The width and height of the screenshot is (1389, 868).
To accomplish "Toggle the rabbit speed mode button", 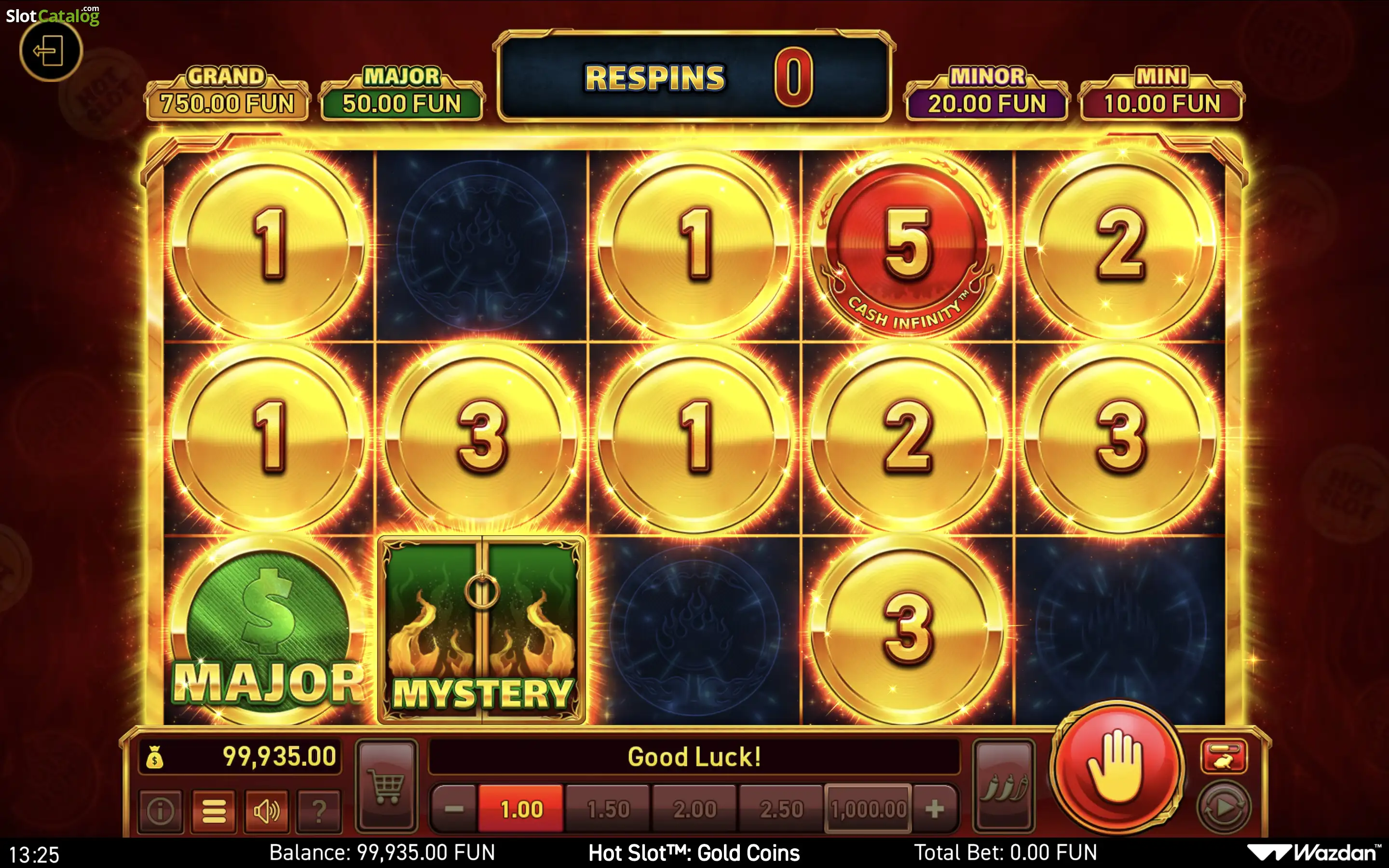I will (x=1224, y=757).
